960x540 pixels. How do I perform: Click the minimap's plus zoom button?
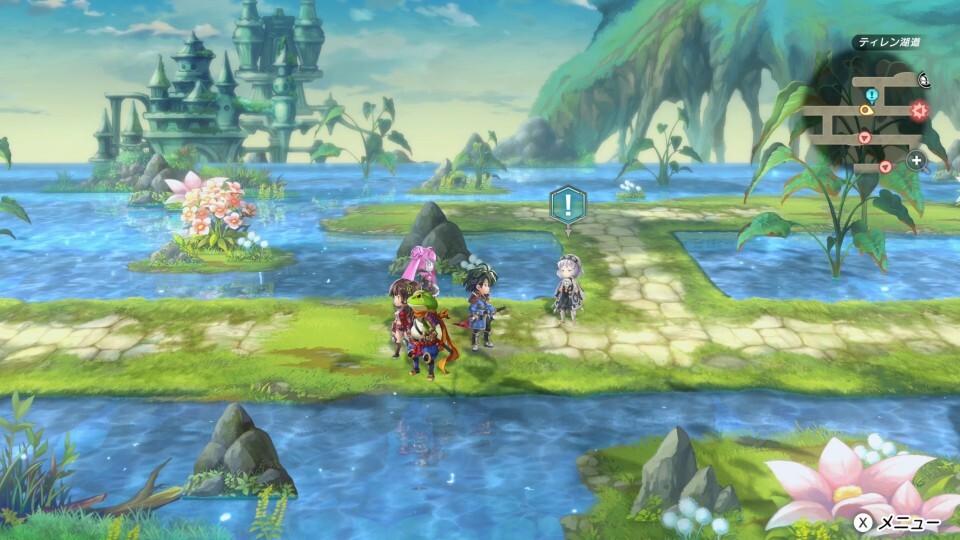(x=916, y=160)
